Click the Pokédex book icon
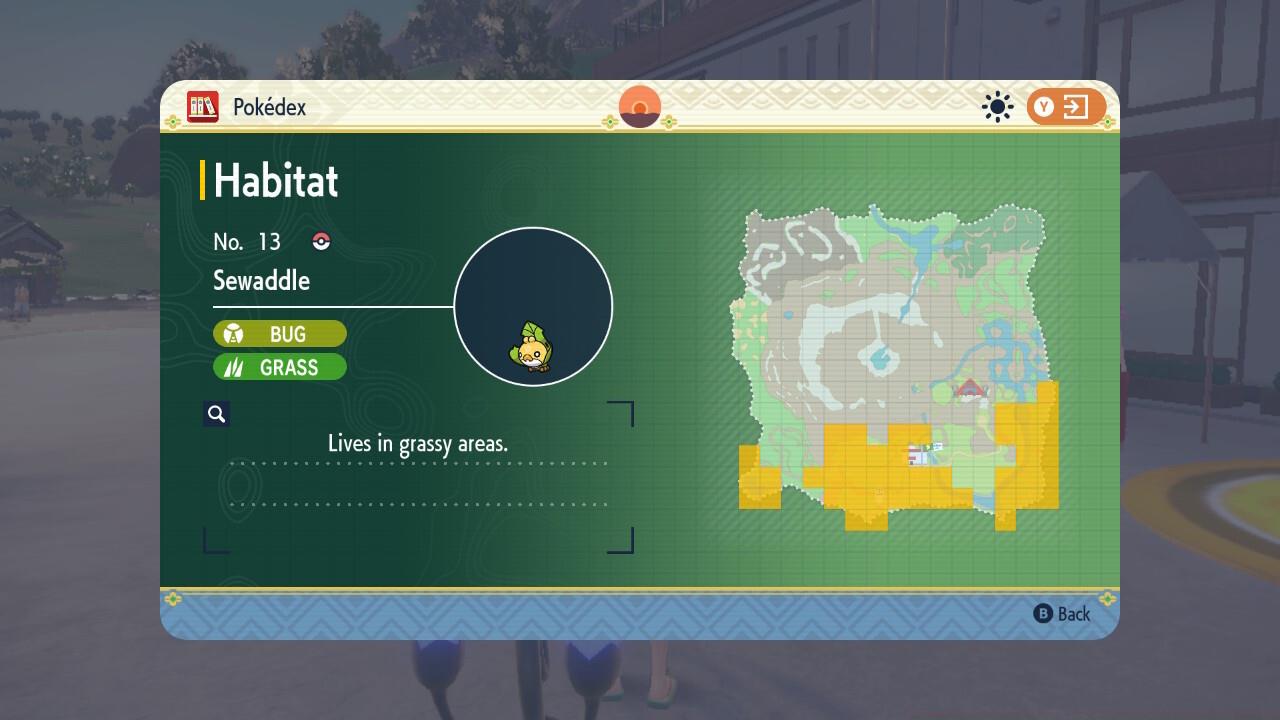1280x720 pixels. click(203, 107)
